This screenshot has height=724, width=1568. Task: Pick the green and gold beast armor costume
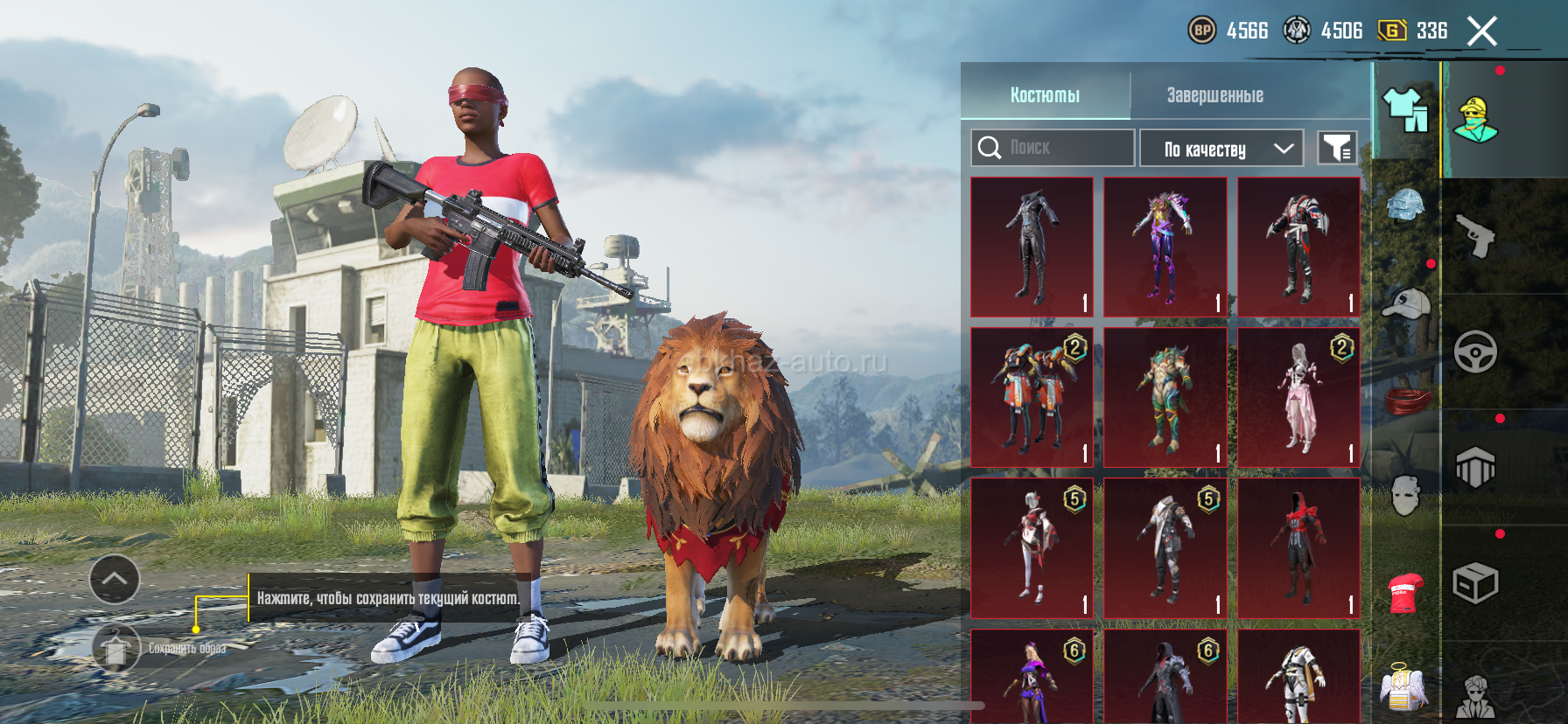tap(1165, 398)
